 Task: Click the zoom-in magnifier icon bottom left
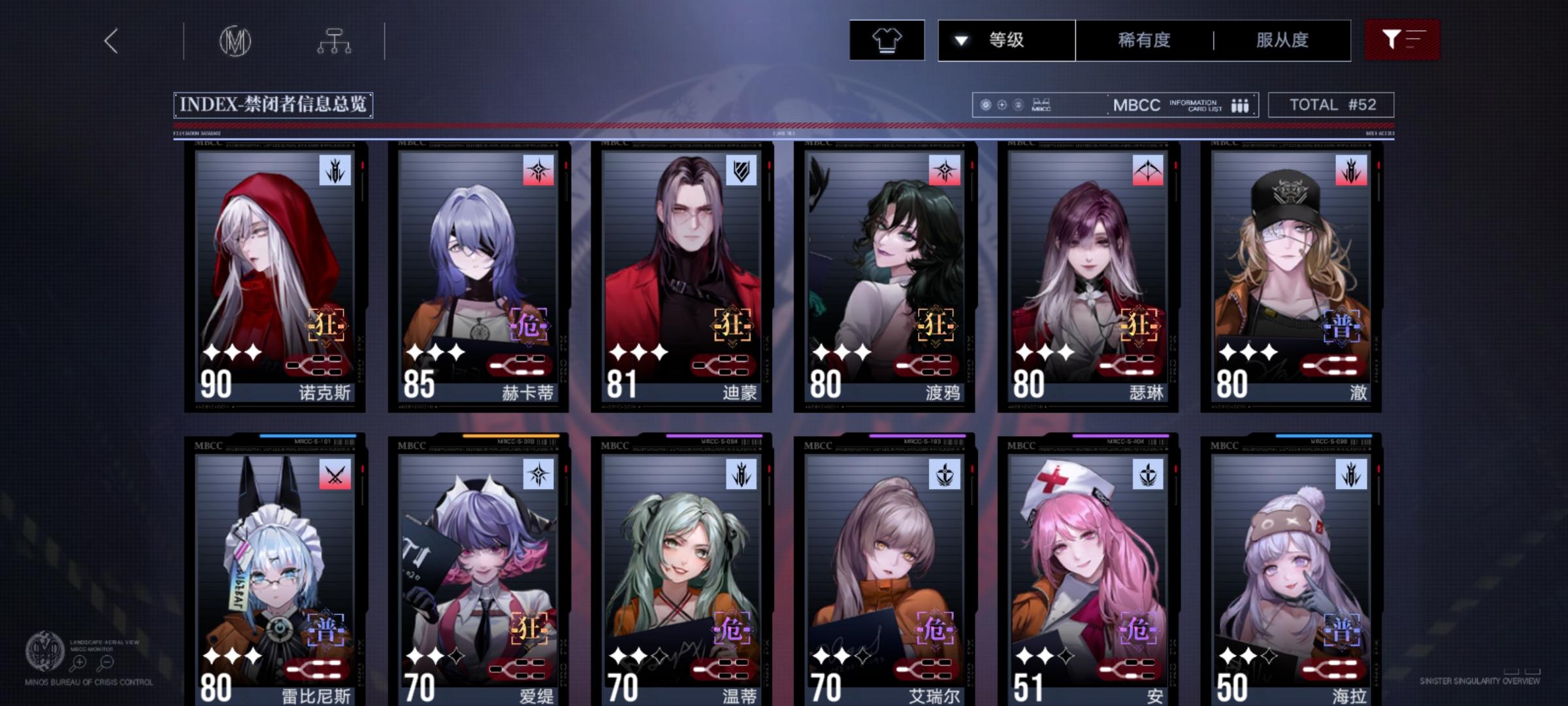click(80, 662)
